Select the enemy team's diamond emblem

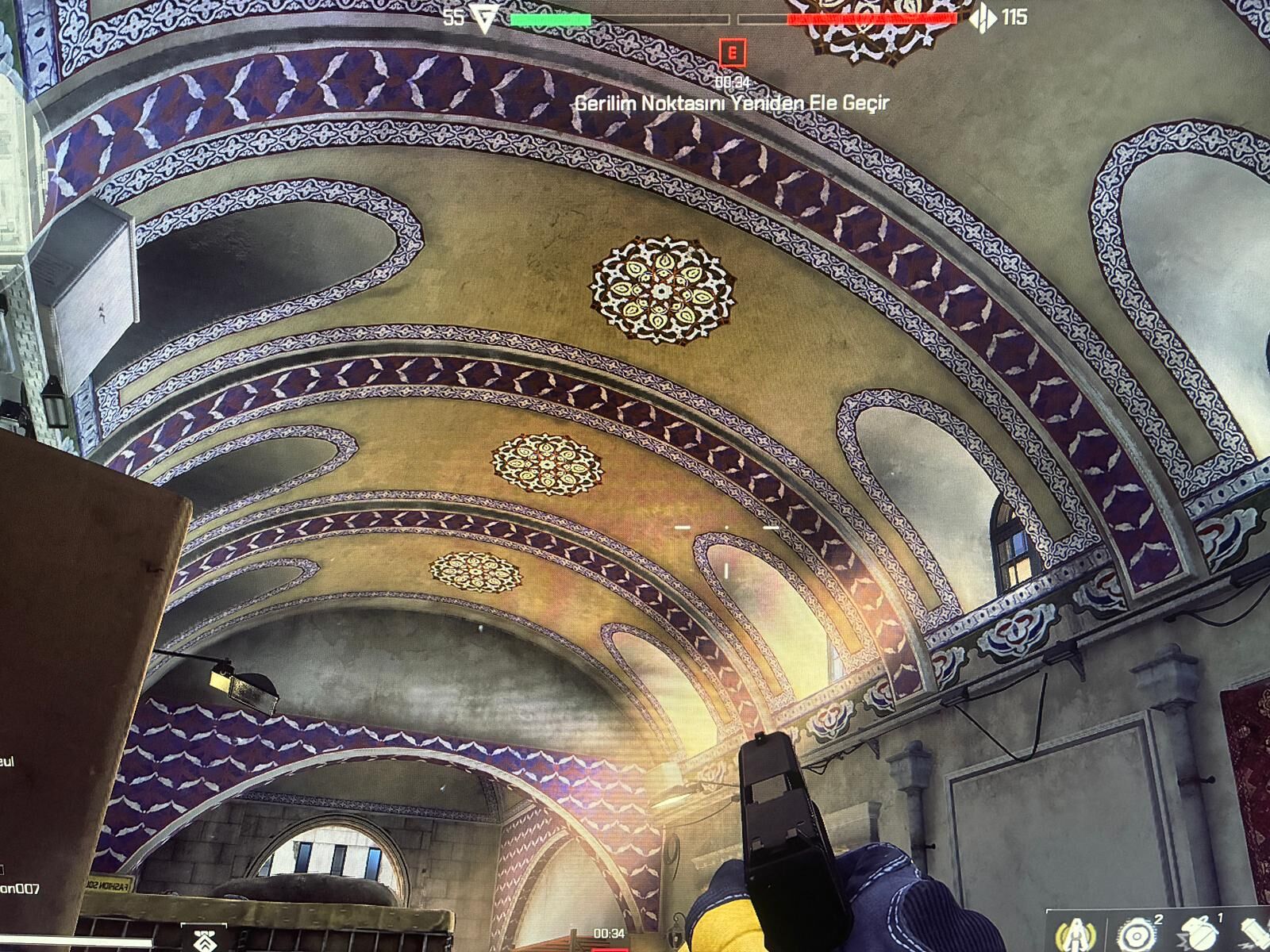(983, 17)
